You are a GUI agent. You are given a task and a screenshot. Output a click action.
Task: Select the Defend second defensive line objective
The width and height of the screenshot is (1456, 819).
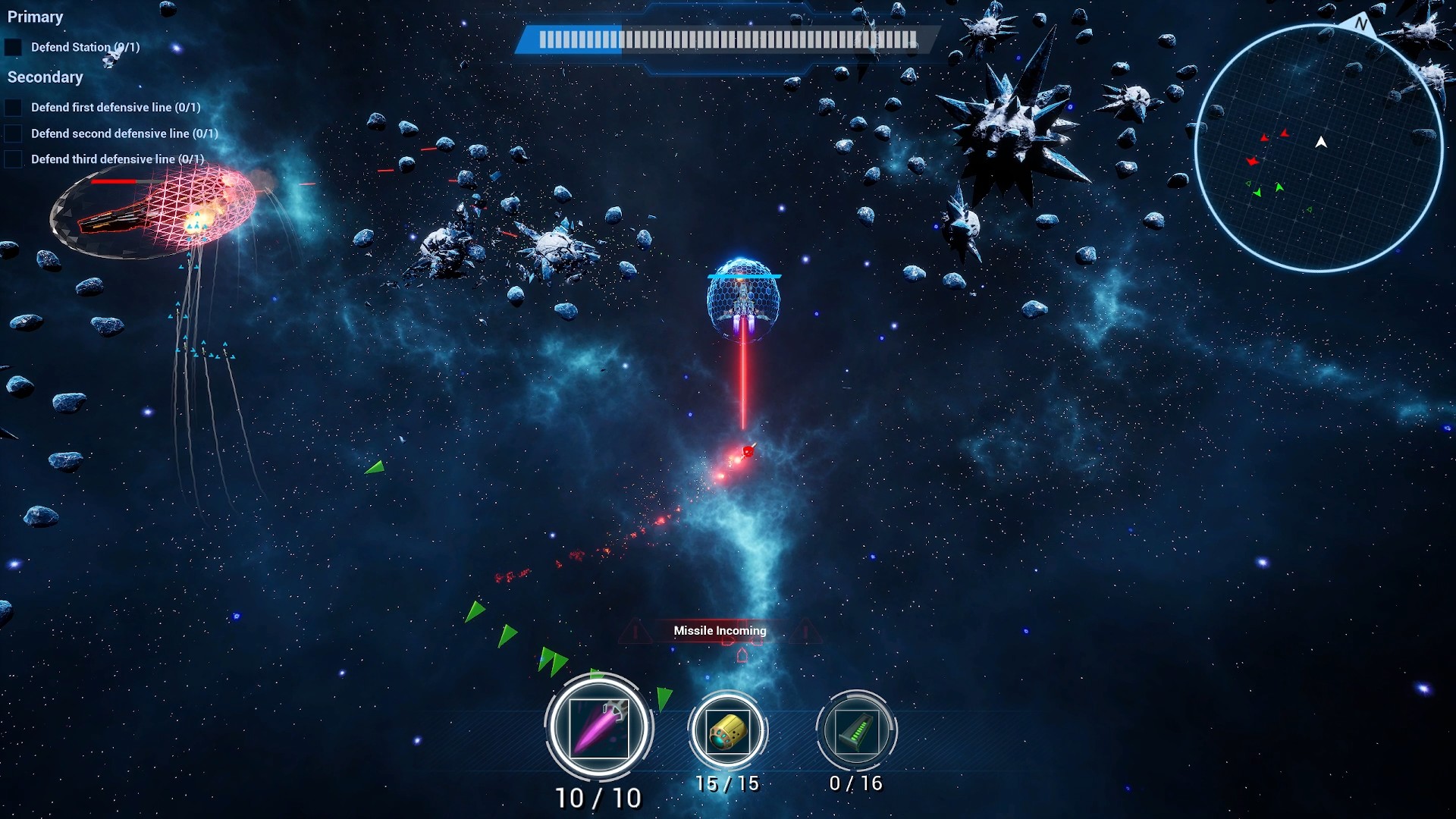(x=124, y=133)
